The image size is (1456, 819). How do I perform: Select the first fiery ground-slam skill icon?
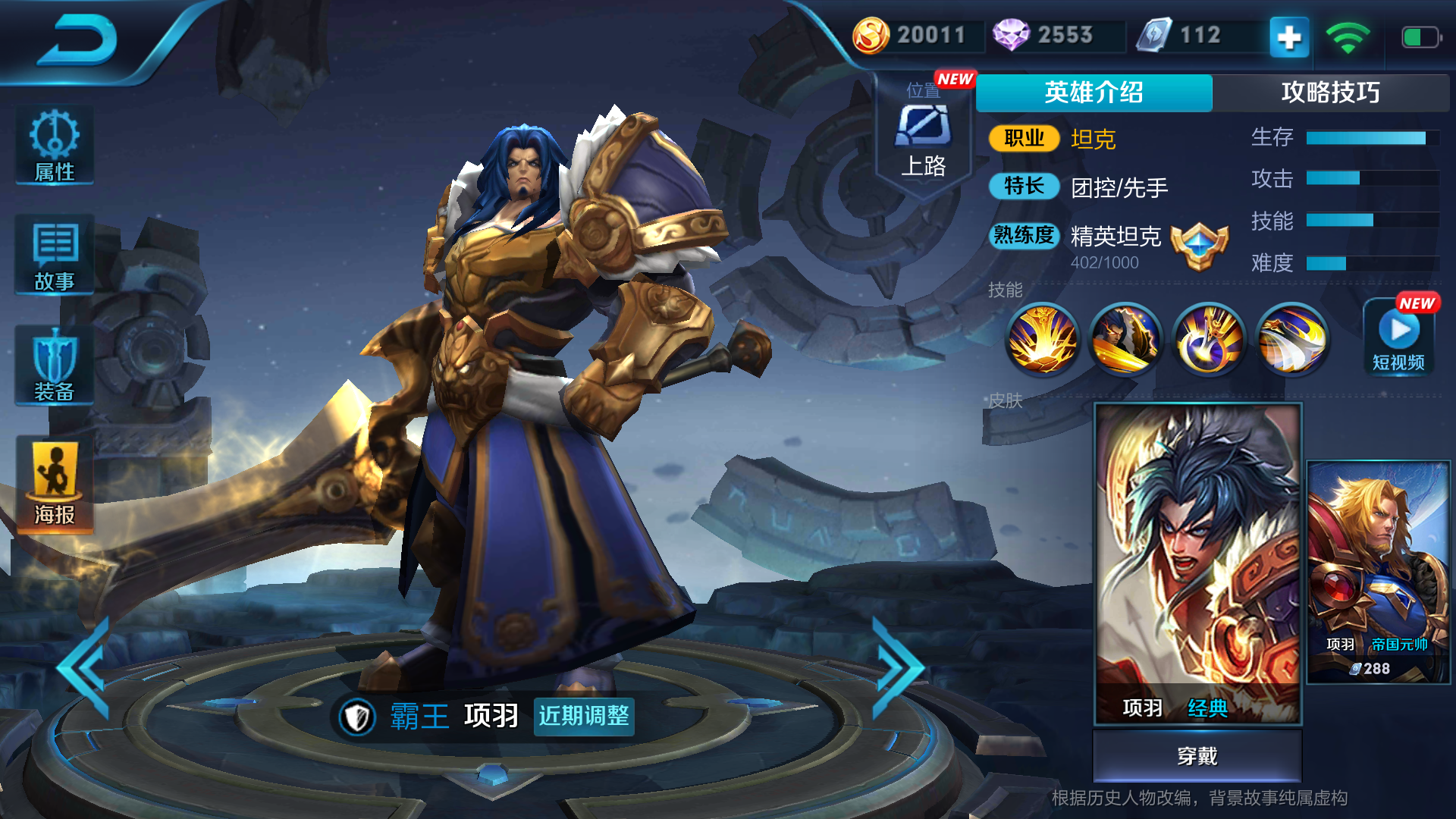click(1042, 340)
